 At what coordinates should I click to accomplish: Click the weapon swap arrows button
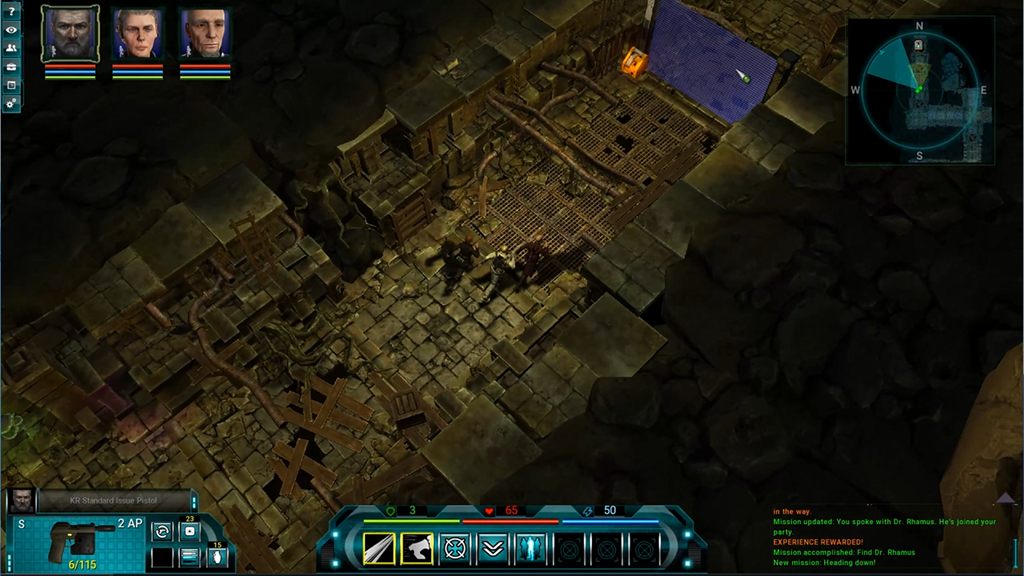pos(162,532)
